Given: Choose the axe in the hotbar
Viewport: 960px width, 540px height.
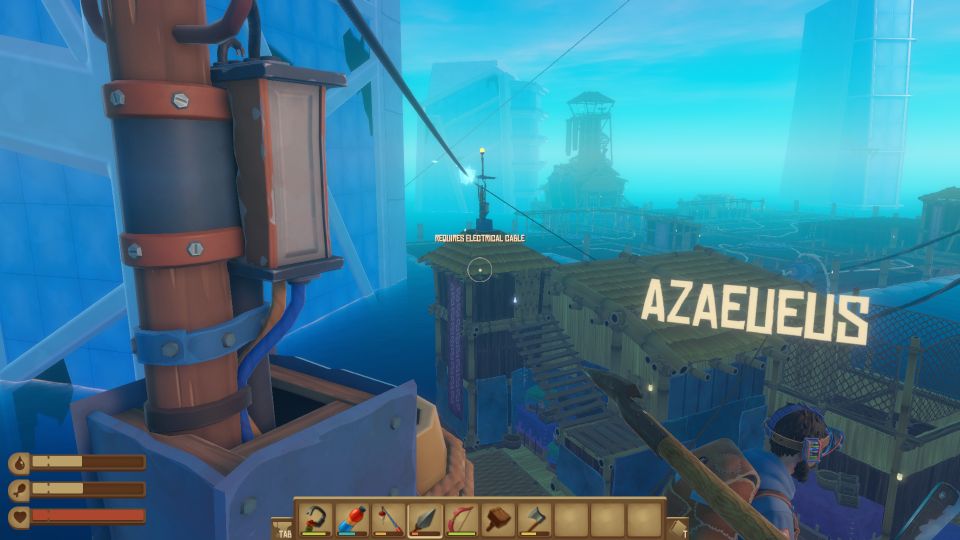Looking at the screenshot, I should 535,519.
